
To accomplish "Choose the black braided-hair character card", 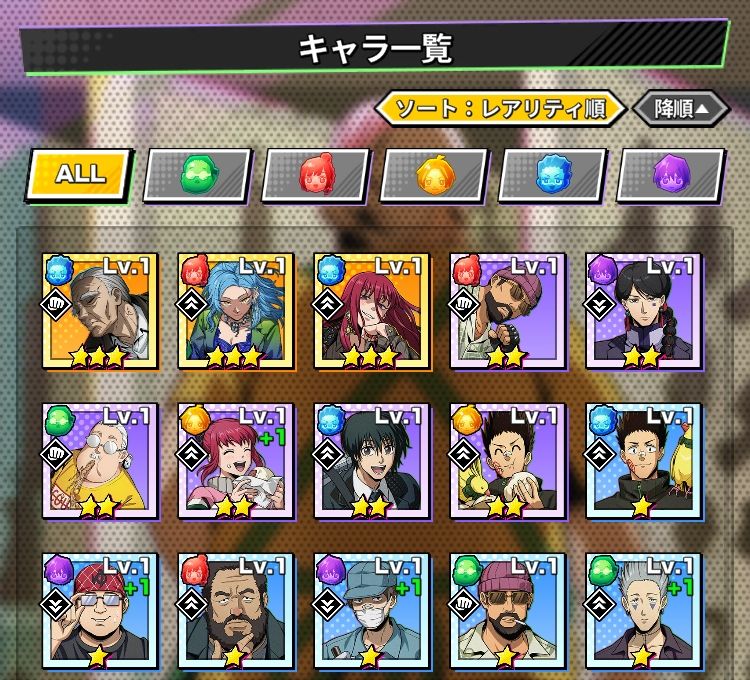I will click(x=643, y=311).
